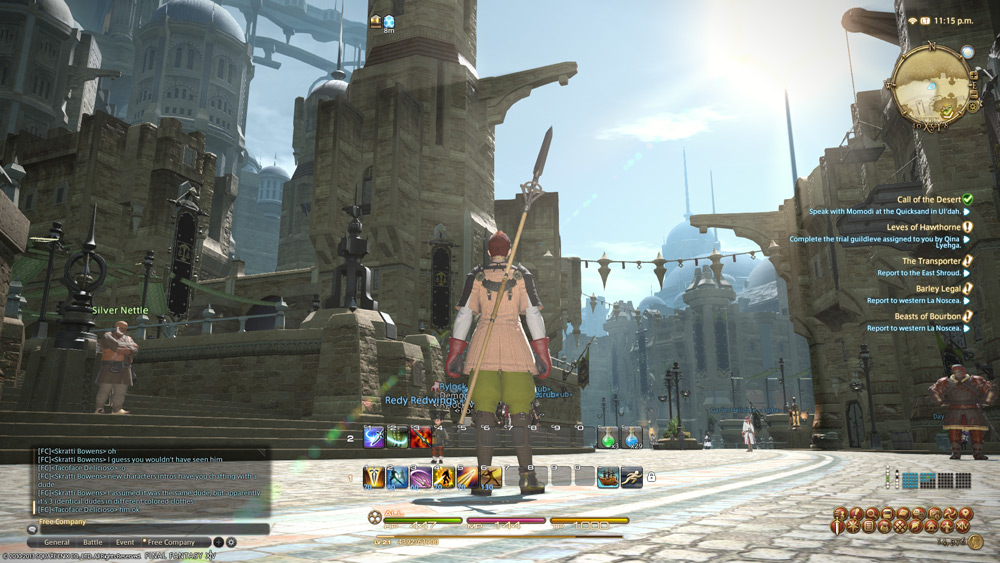
Task: Activate the sailing ship hotbar icon
Action: (x=607, y=477)
